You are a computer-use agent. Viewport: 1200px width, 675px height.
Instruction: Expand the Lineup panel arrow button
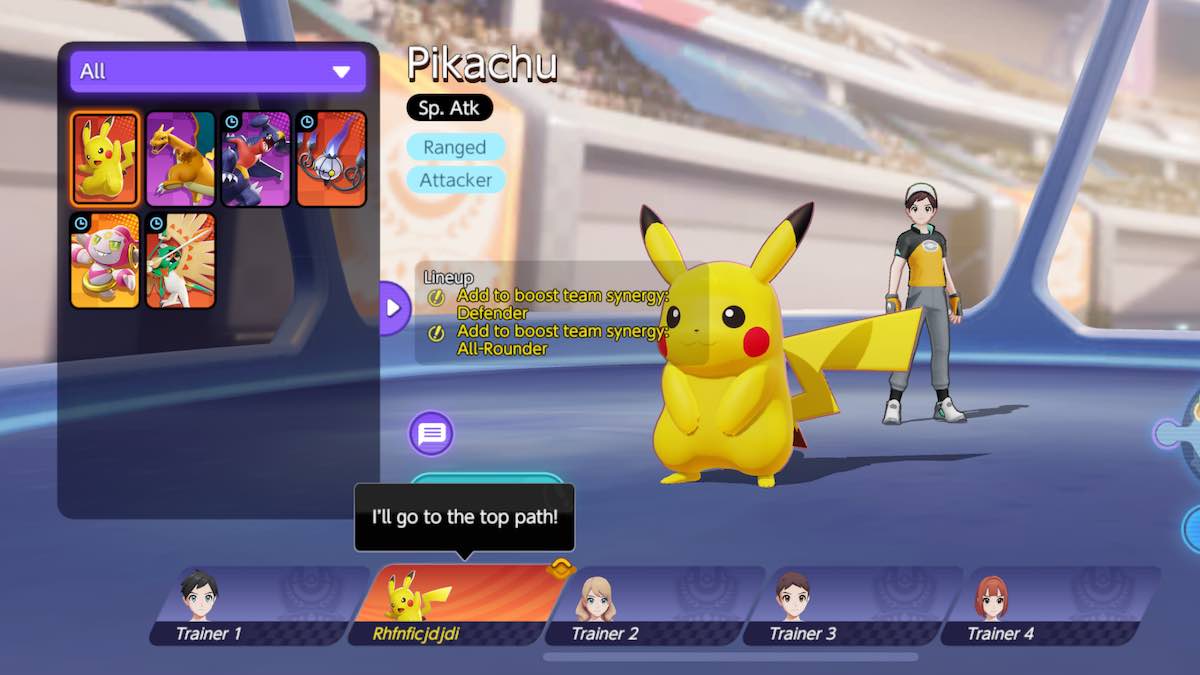[393, 307]
